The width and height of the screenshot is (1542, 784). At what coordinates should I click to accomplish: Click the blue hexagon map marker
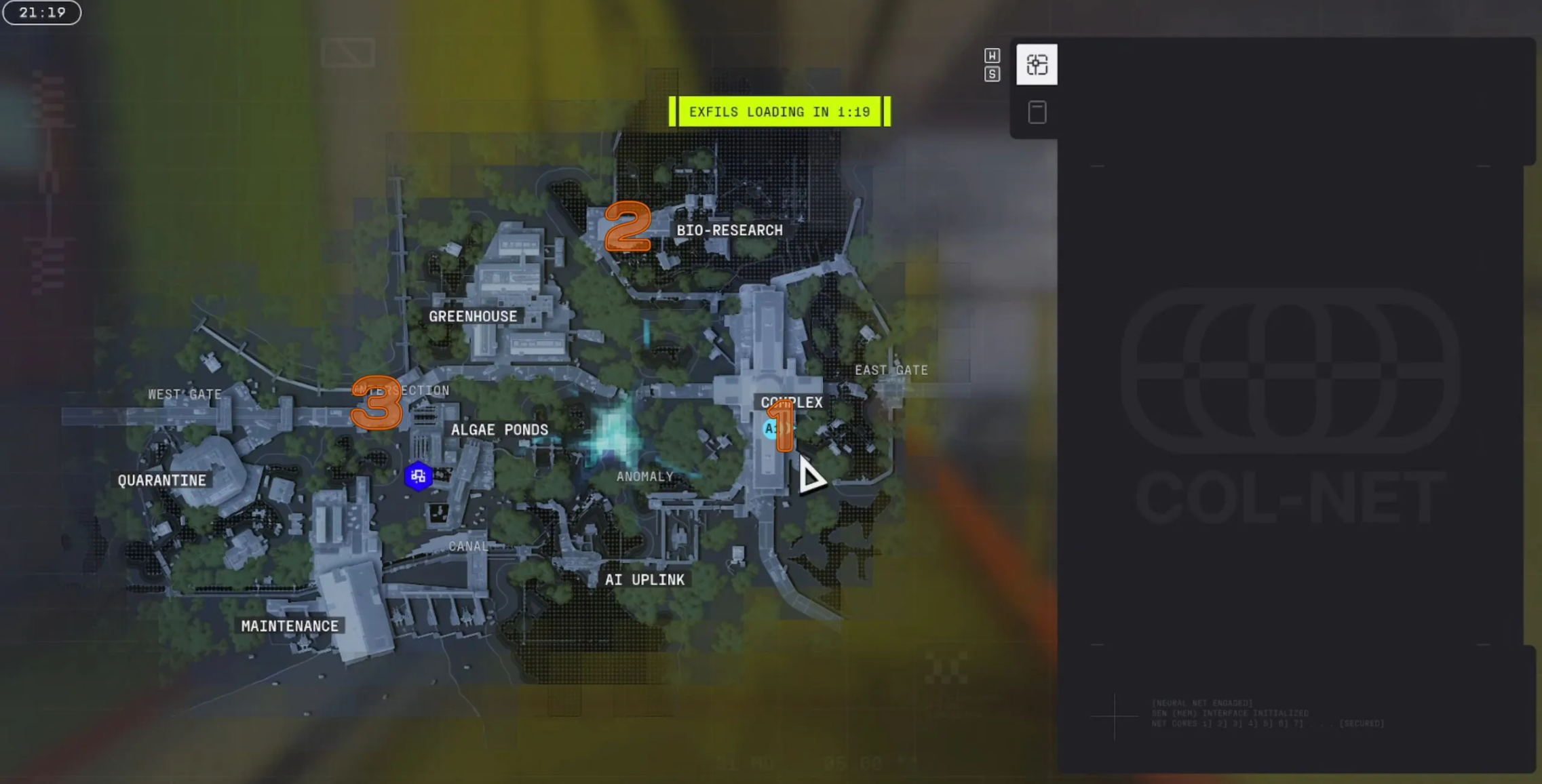pos(418,476)
